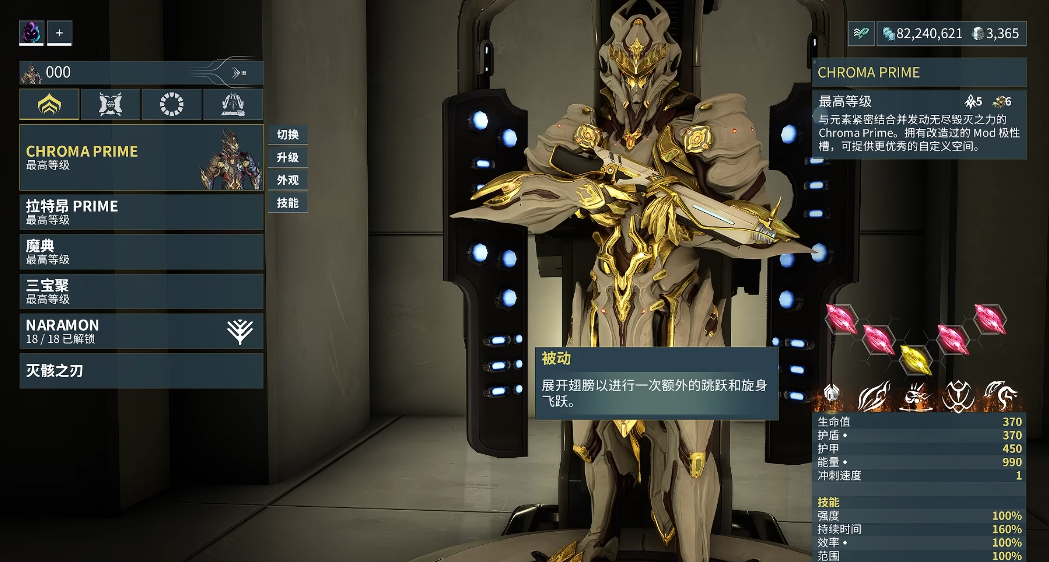Open the 外观 (Appearance) options
The image size is (1049, 562).
coord(288,180)
